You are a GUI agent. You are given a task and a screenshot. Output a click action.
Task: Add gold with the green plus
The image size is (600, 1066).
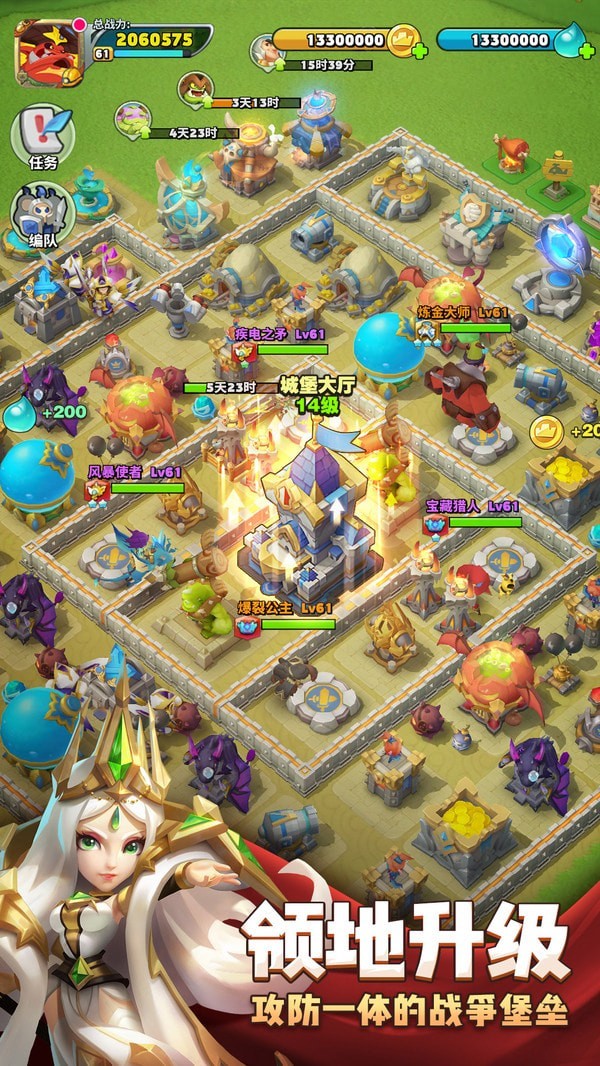[x=417, y=49]
